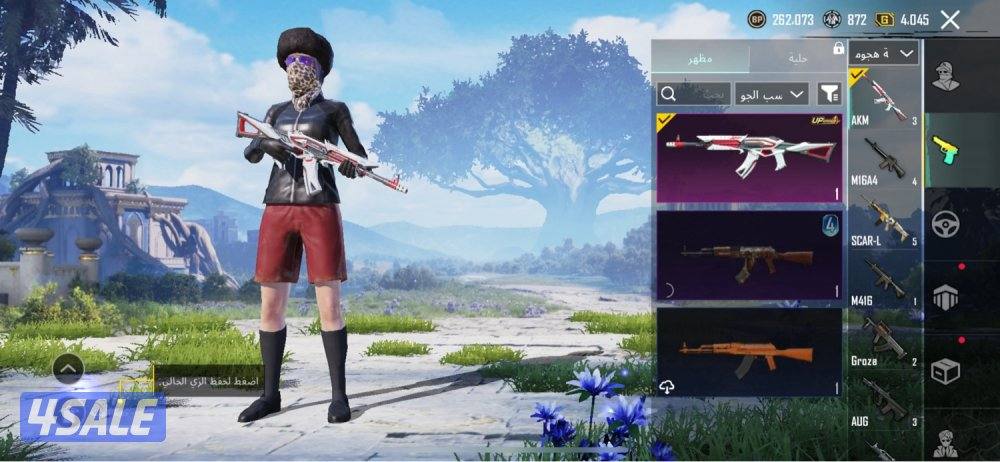
Task: Pick SCAR-L in the weapon list
Action: click(885, 221)
